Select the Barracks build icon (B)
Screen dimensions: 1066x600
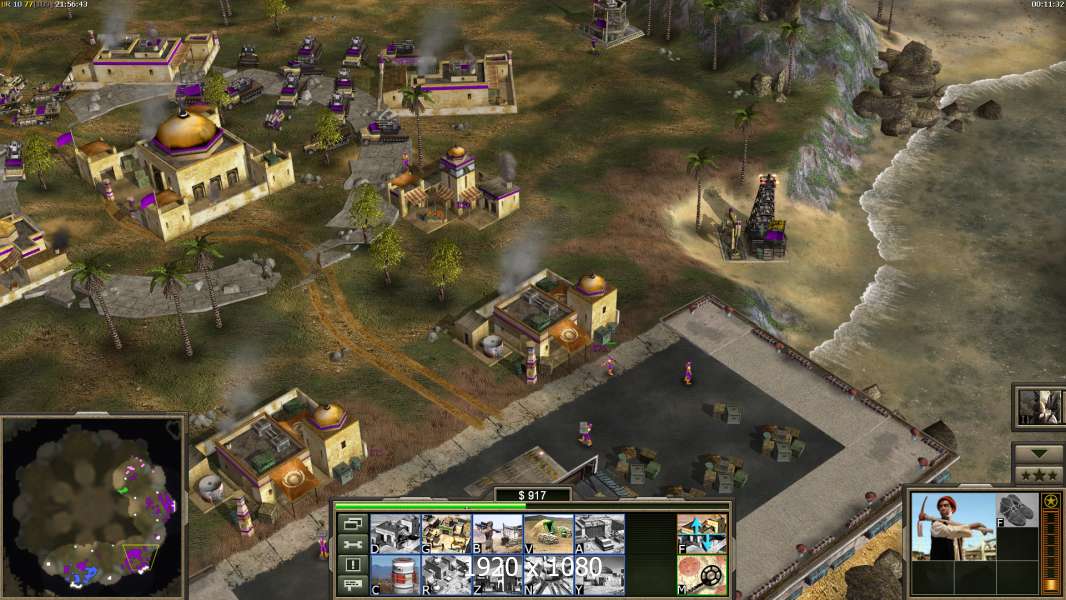click(497, 533)
